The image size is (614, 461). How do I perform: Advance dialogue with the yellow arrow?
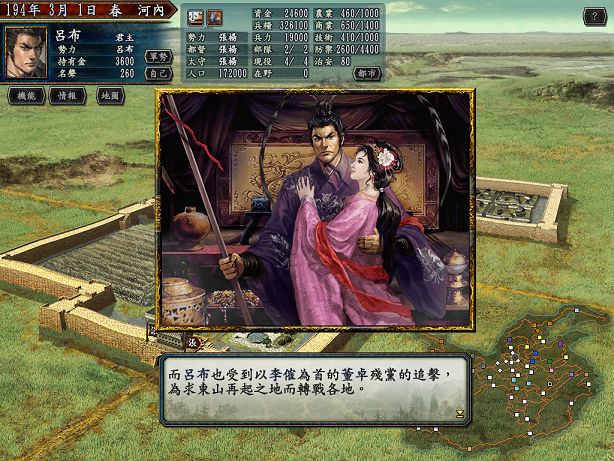coord(460,412)
